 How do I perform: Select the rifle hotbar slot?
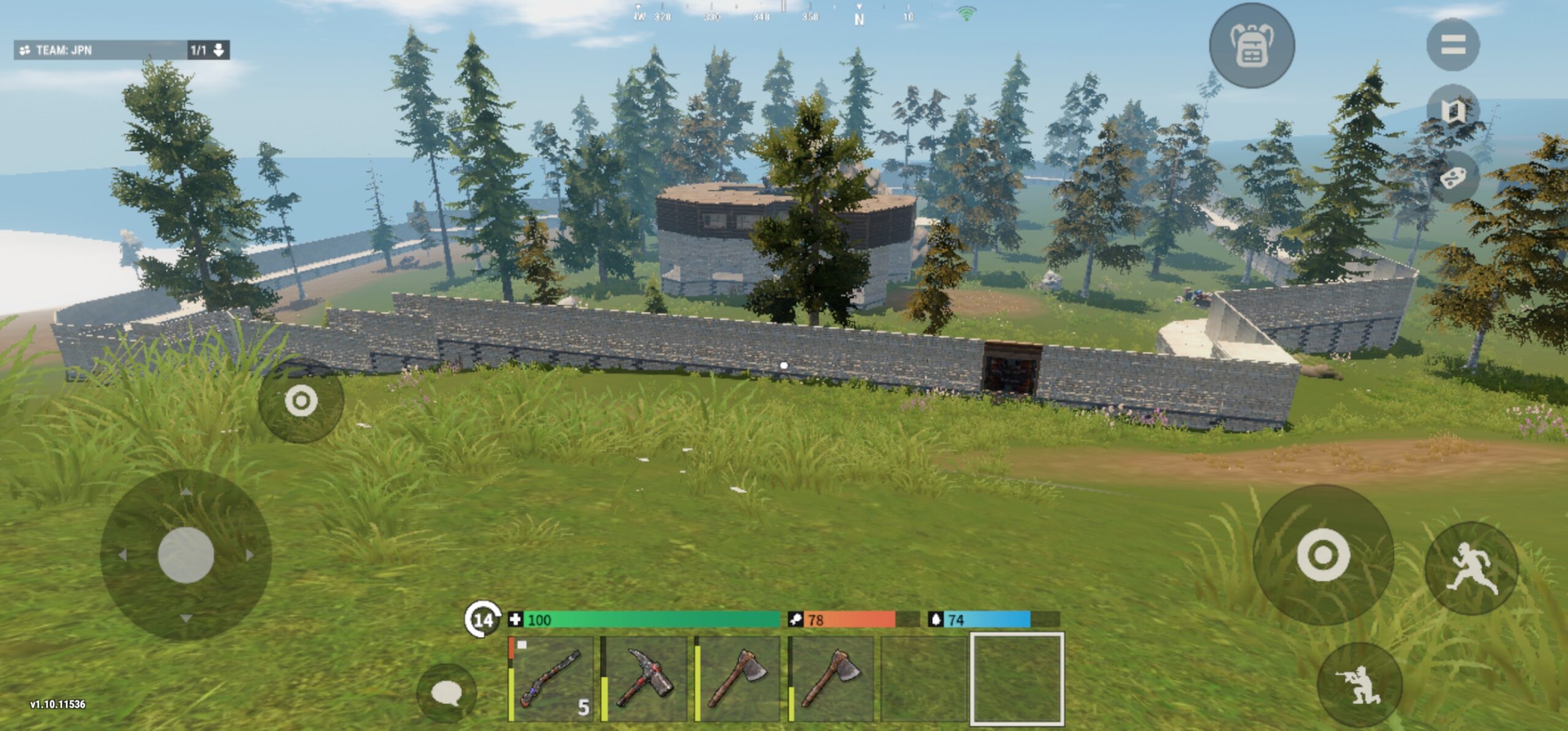coord(551,678)
